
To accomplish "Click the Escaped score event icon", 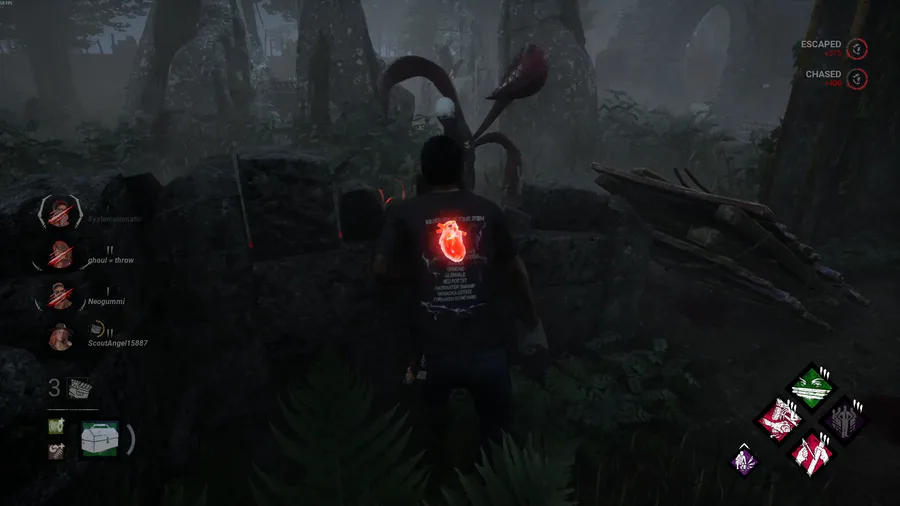I will [857, 48].
